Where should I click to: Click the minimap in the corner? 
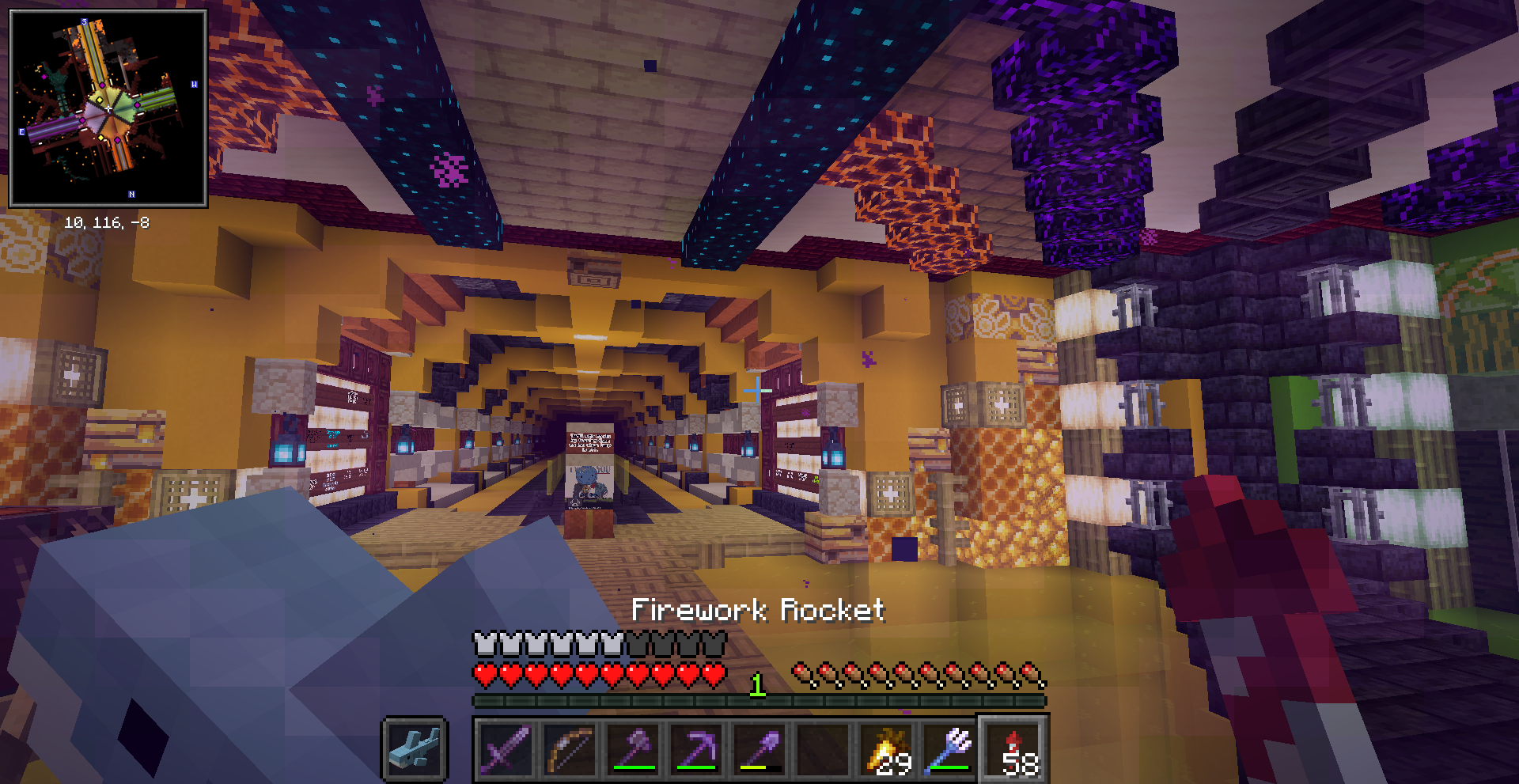click(108, 109)
